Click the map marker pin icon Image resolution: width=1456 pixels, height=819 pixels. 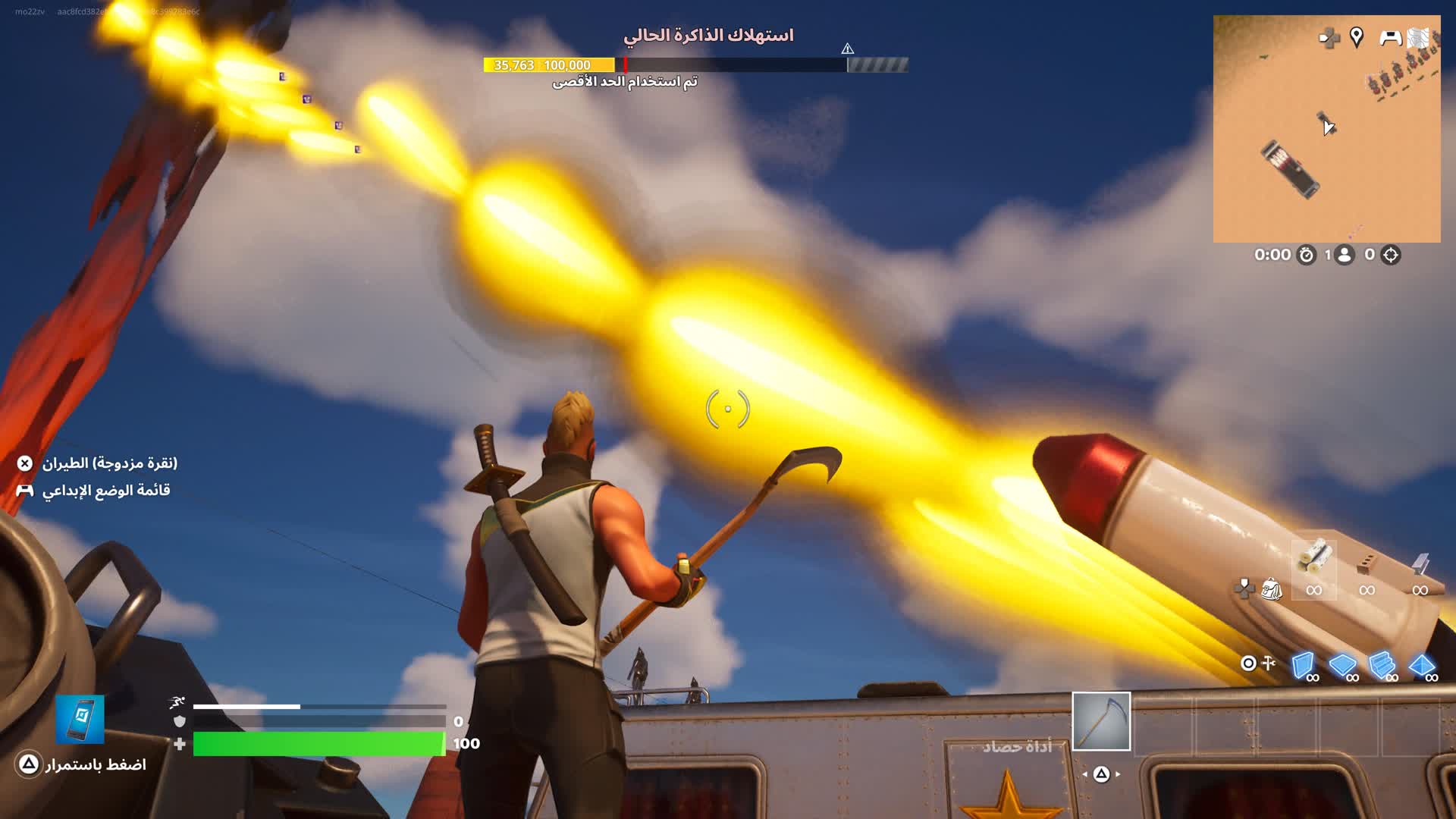click(x=1357, y=36)
